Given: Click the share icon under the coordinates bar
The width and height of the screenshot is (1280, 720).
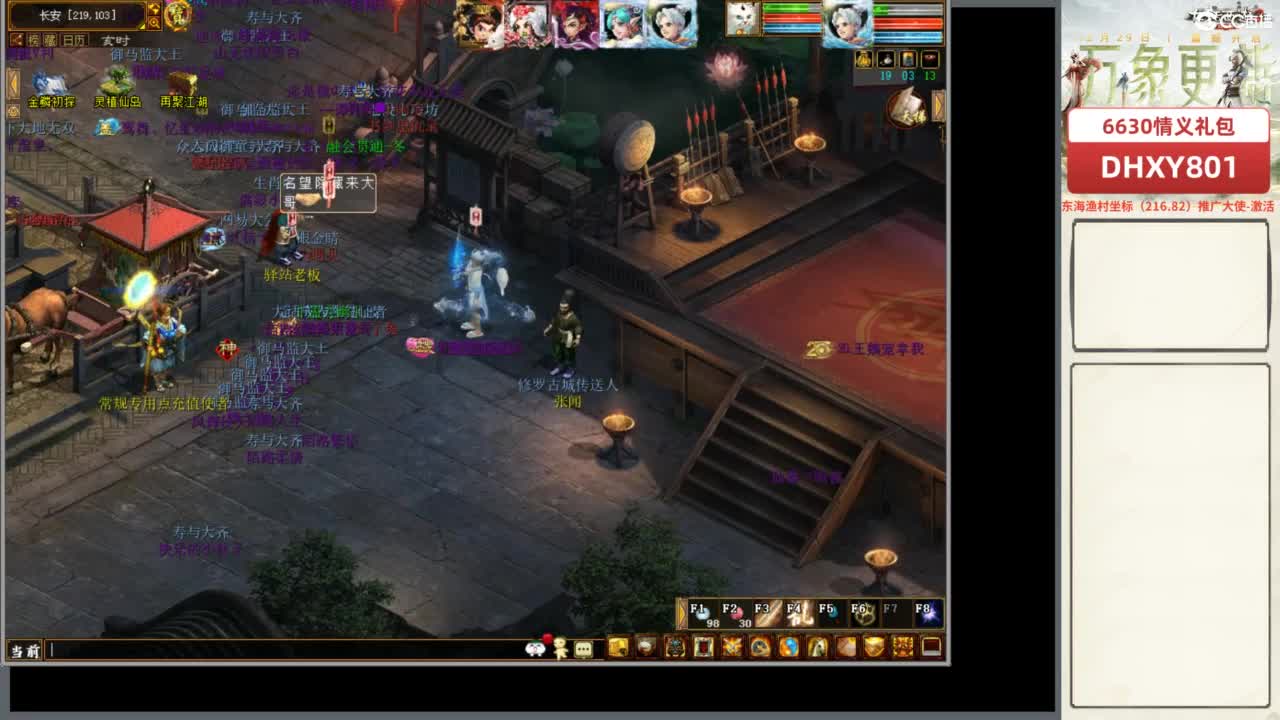Looking at the screenshot, I should coord(17,39).
